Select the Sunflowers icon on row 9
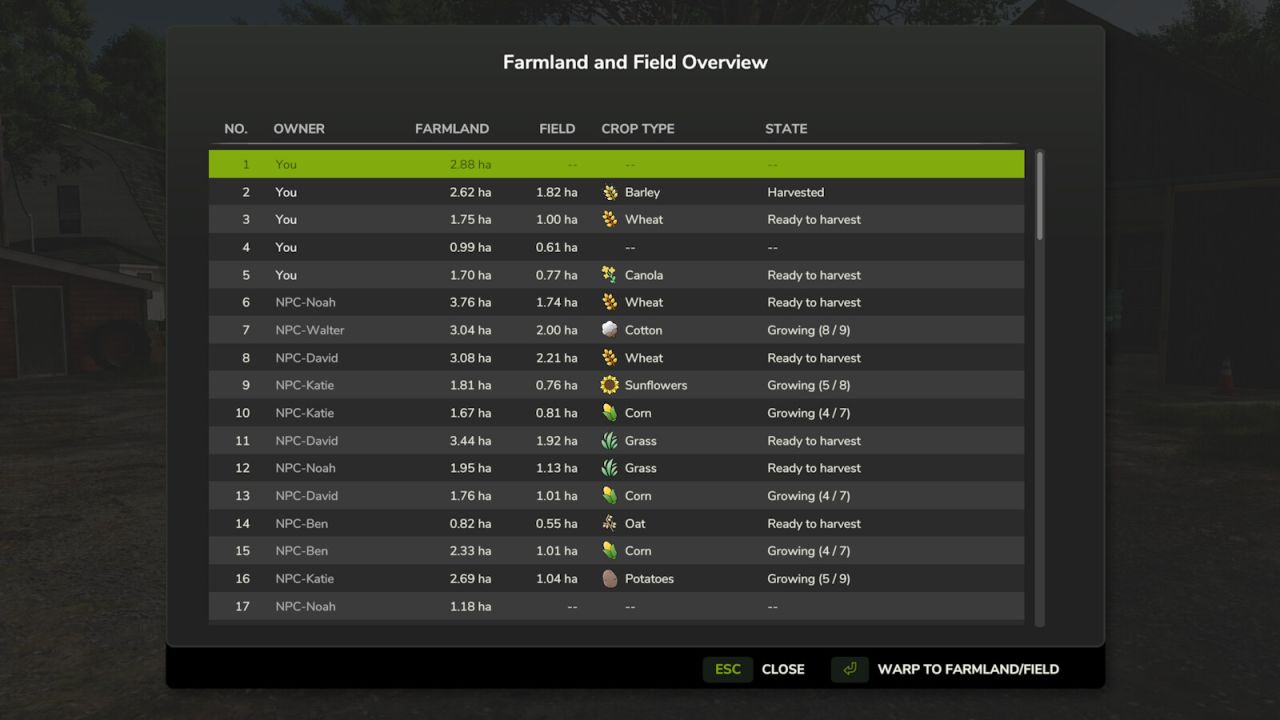This screenshot has width=1280, height=720. pyautogui.click(x=611, y=385)
